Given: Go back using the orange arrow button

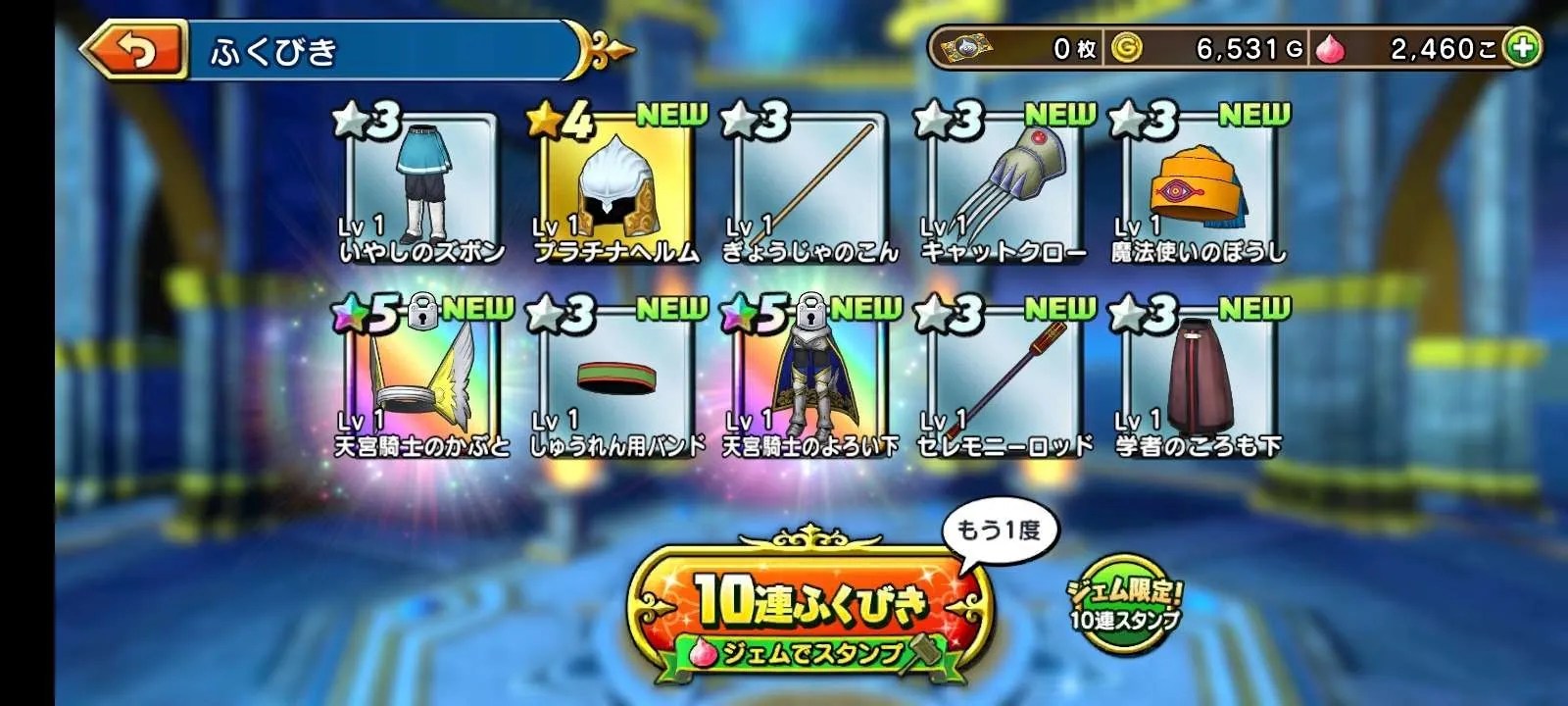Looking at the screenshot, I should [x=134, y=51].
